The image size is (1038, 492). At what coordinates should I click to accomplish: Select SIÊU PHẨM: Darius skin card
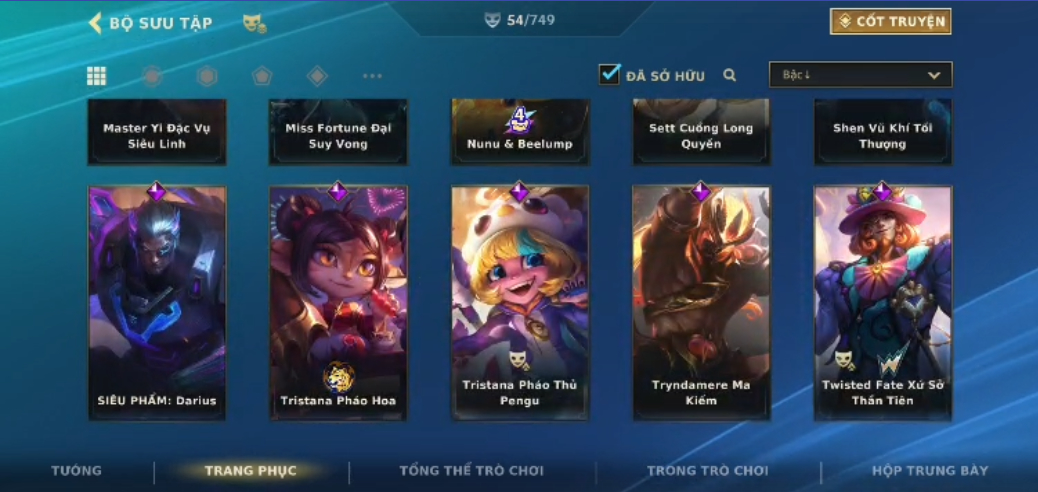[x=157, y=302]
